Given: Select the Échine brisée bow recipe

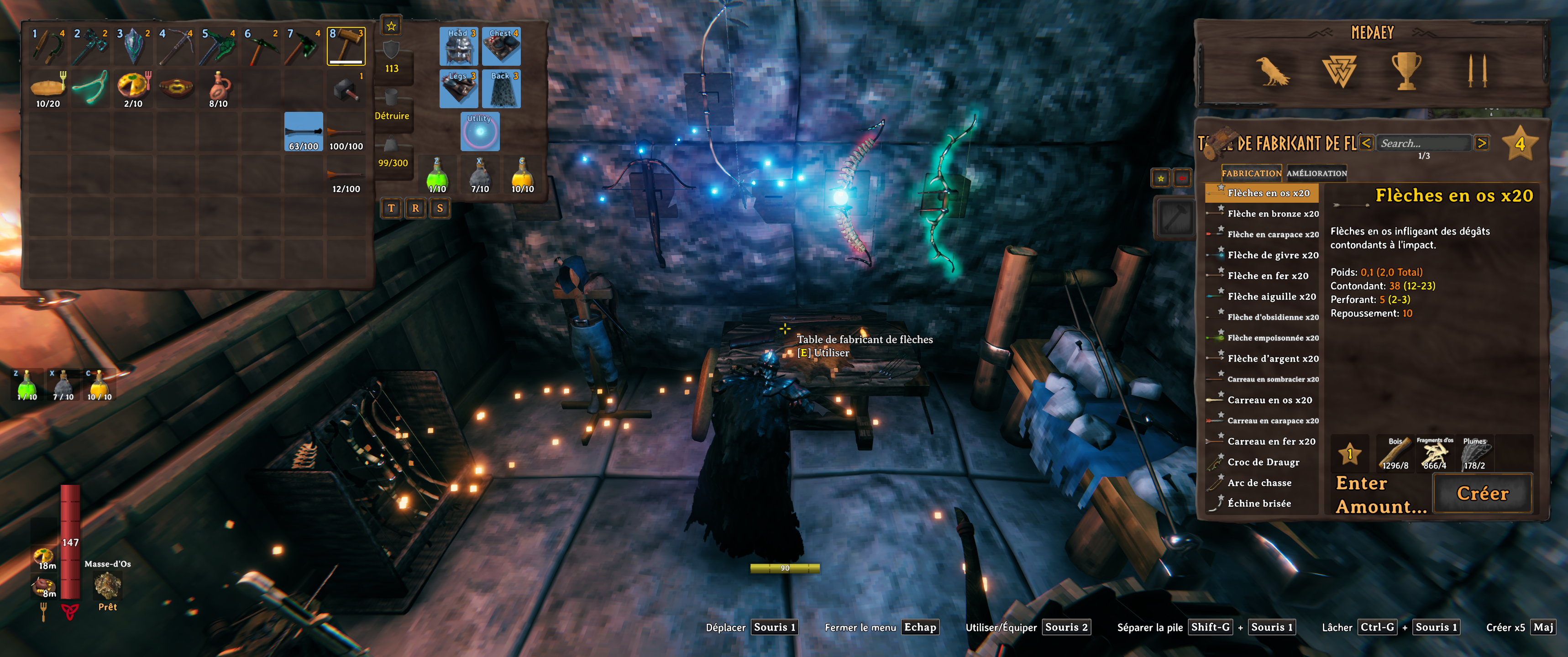Looking at the screenshot, I should coord(1259,504).
